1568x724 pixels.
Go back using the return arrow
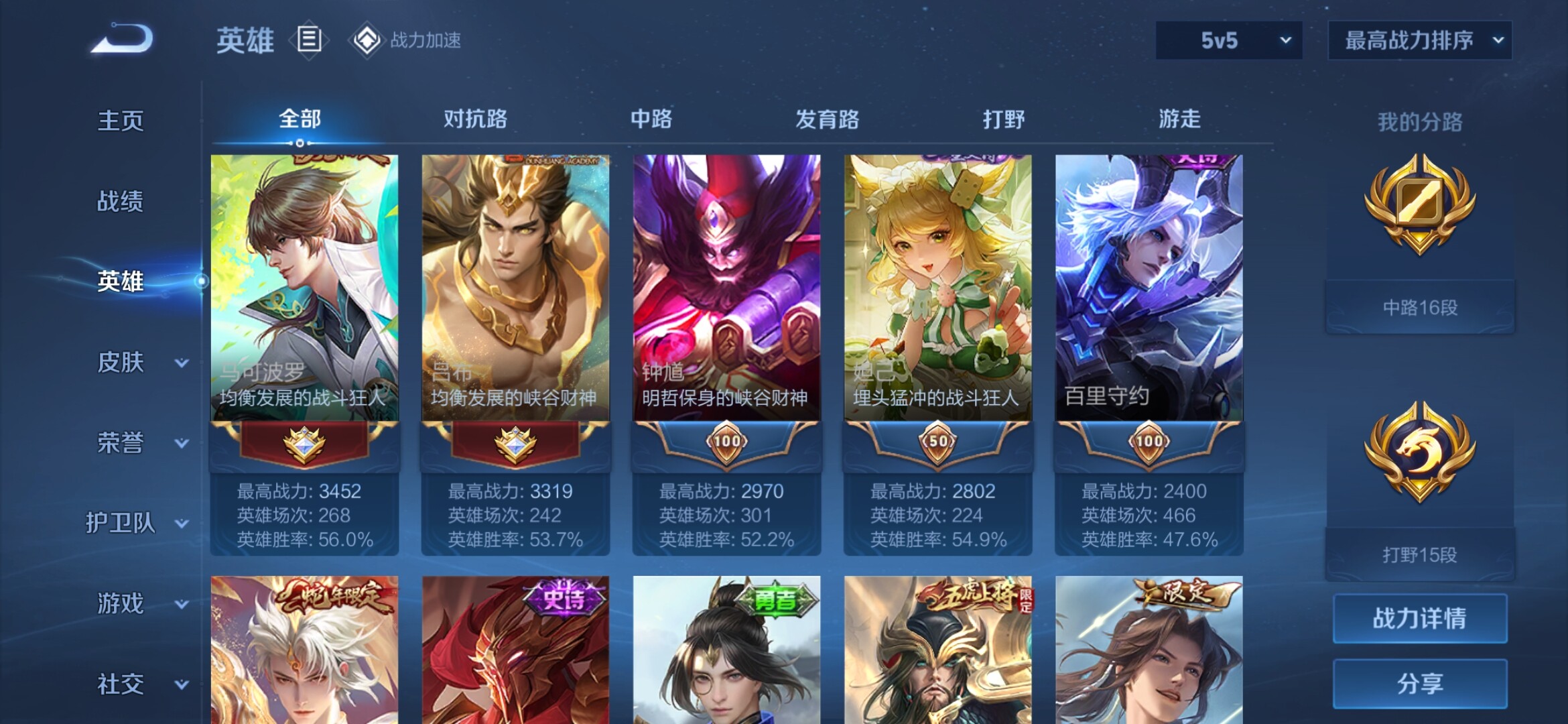click(x=123, y=39)
